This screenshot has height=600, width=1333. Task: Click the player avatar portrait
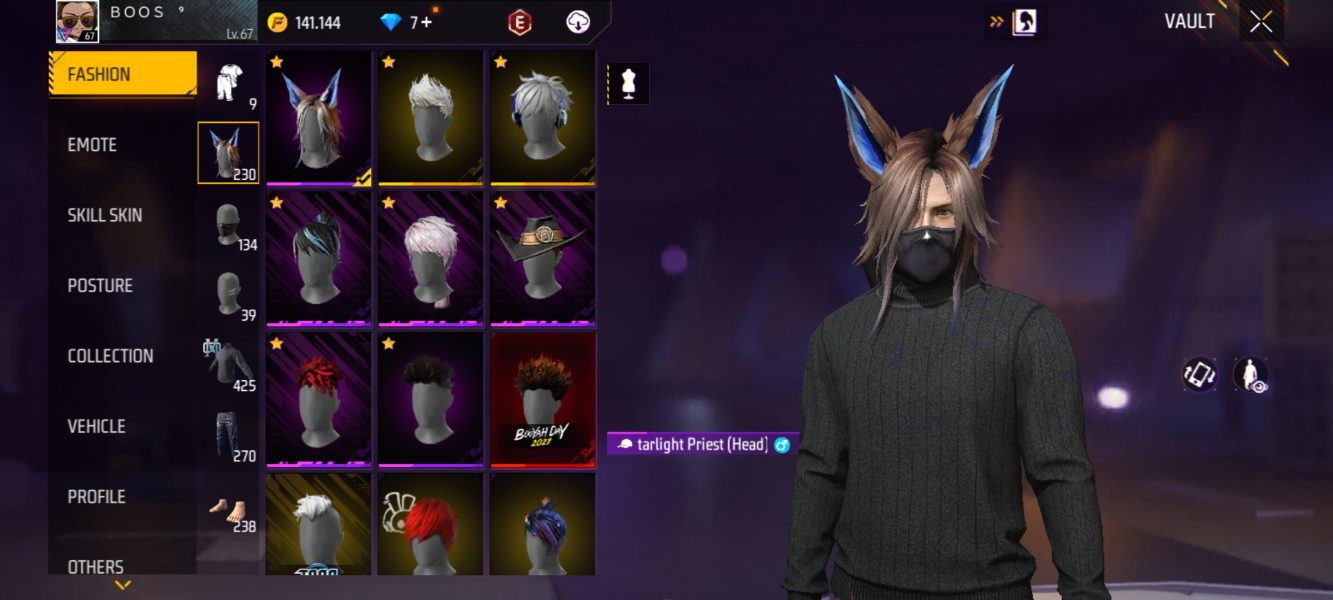pos(77,21)
